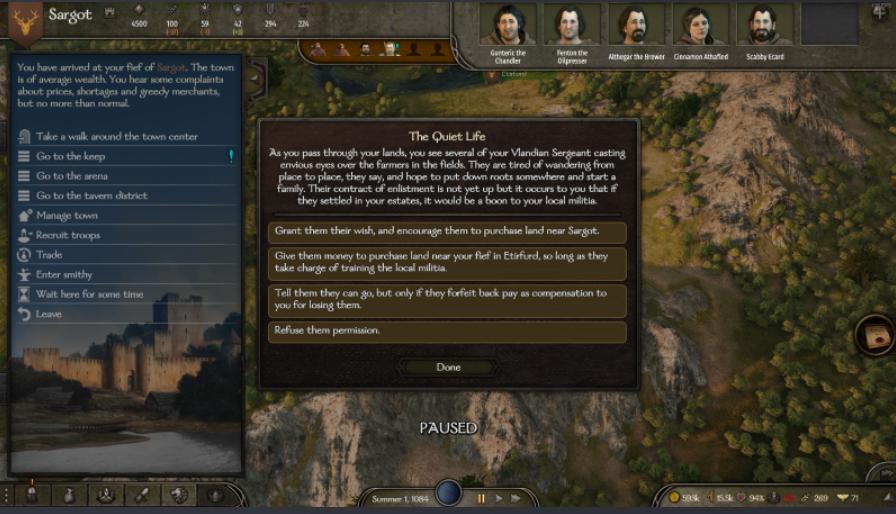This screenshot has height=514, width=896.
Task: Enter smithy from town menu
Action: click(64, 275)
